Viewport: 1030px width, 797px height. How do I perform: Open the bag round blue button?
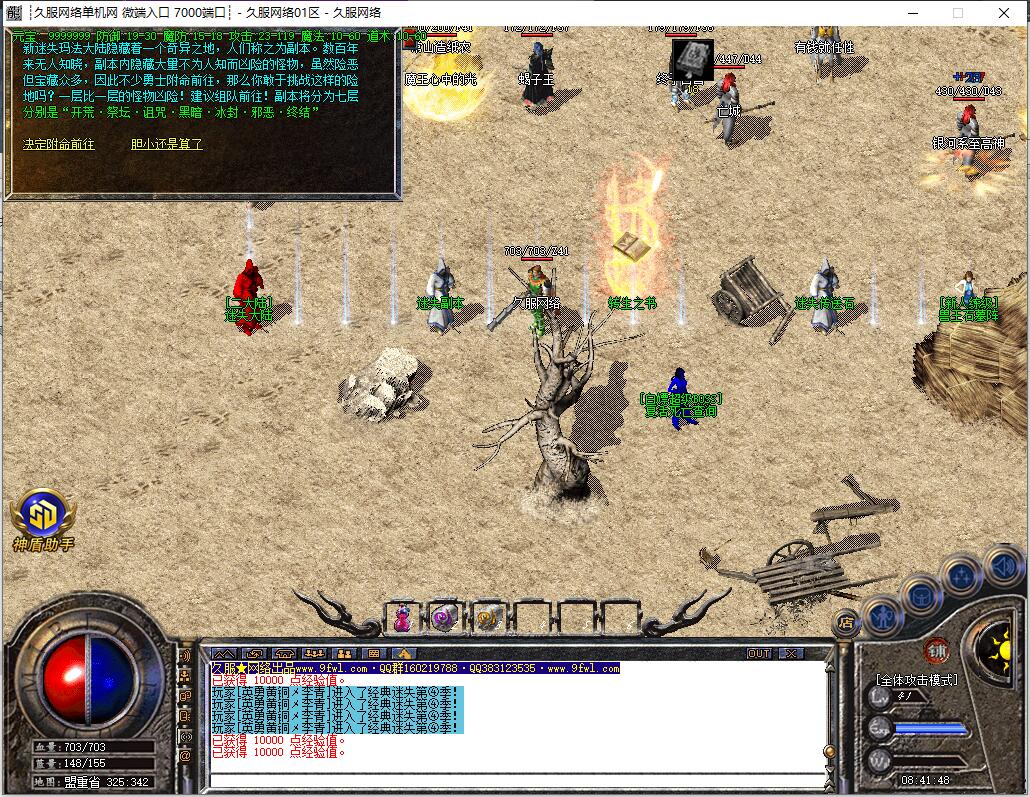pyautogui.click(x=921, y=595)
